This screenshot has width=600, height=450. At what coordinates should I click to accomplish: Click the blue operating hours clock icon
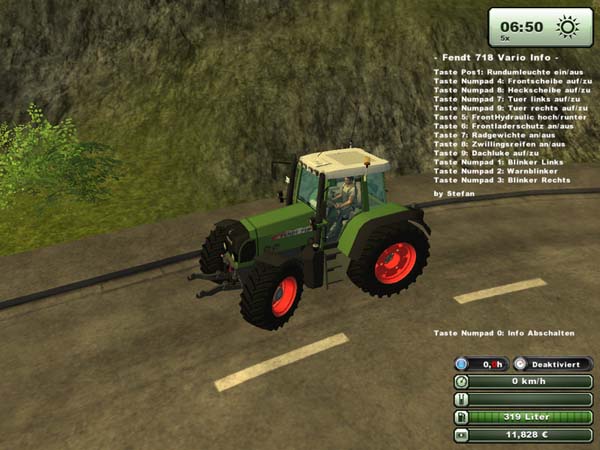[x=462, y=364]
